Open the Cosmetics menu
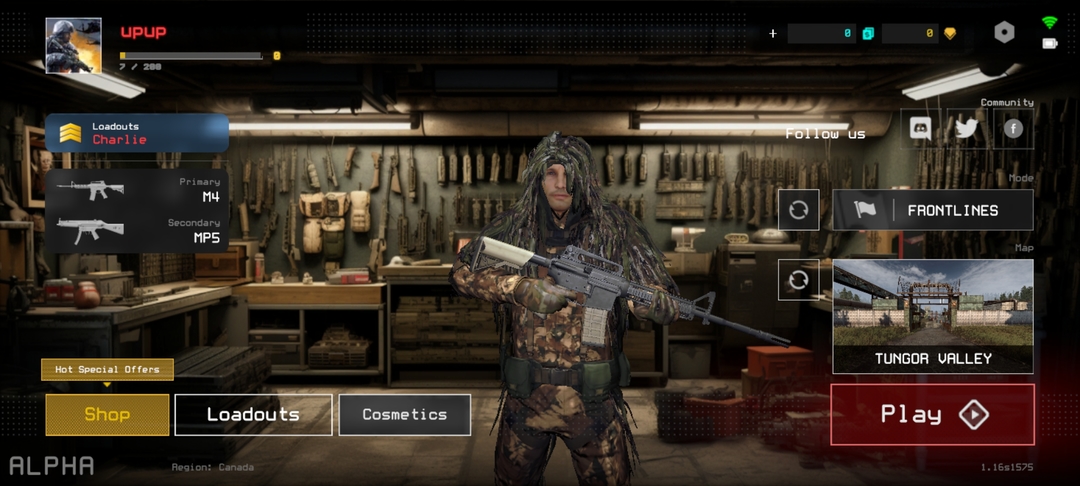1080x486 pixels. pyautogui.click(x=405, y=414)
